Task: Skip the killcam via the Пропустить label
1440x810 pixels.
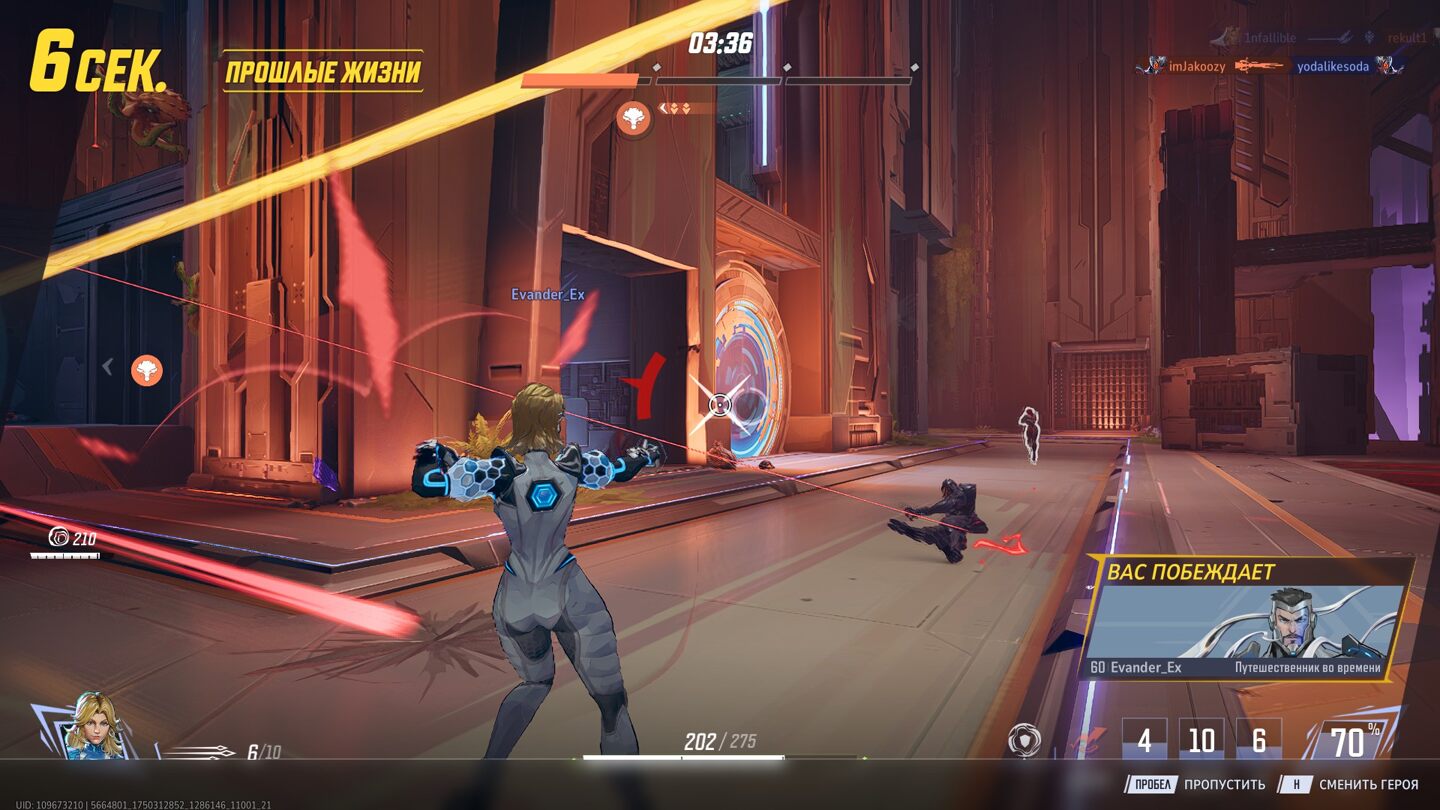Action: pyautogui.click(x=1226, y=785)
